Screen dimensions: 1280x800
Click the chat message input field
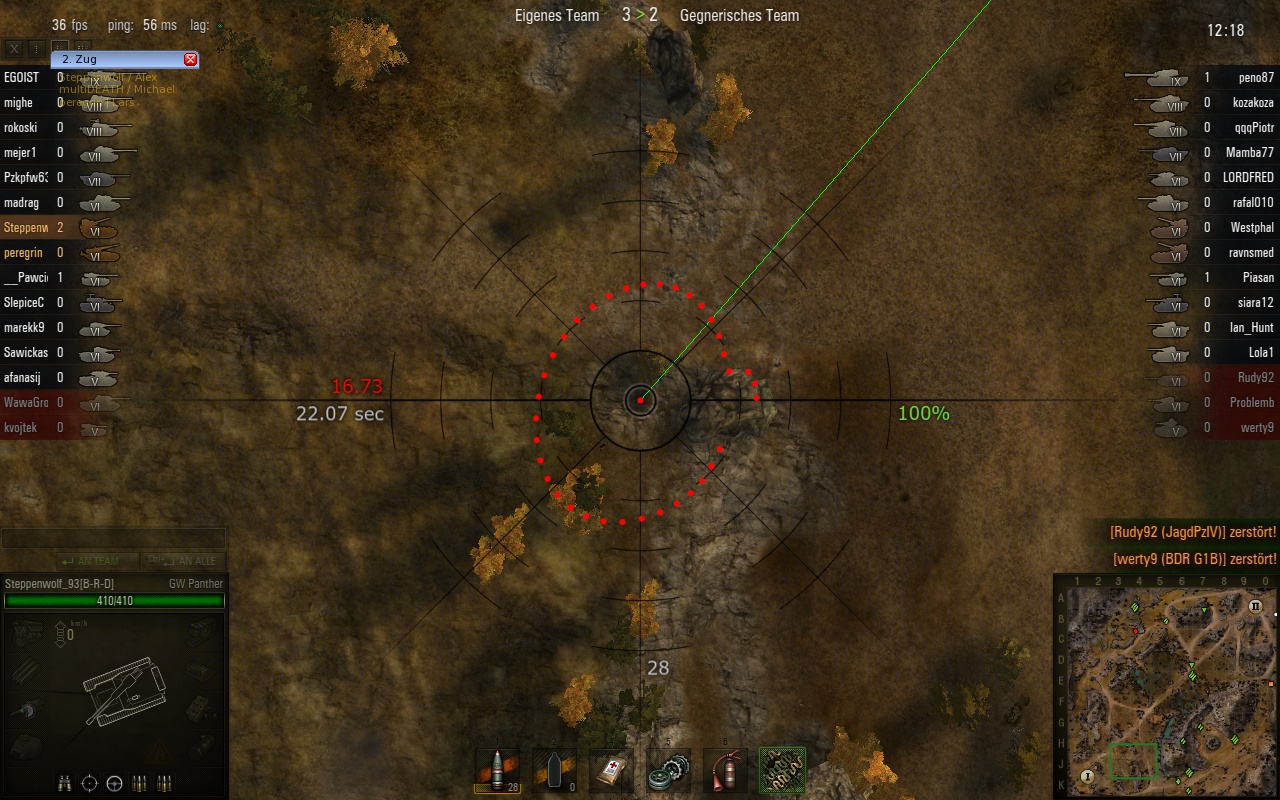point(113,539)
